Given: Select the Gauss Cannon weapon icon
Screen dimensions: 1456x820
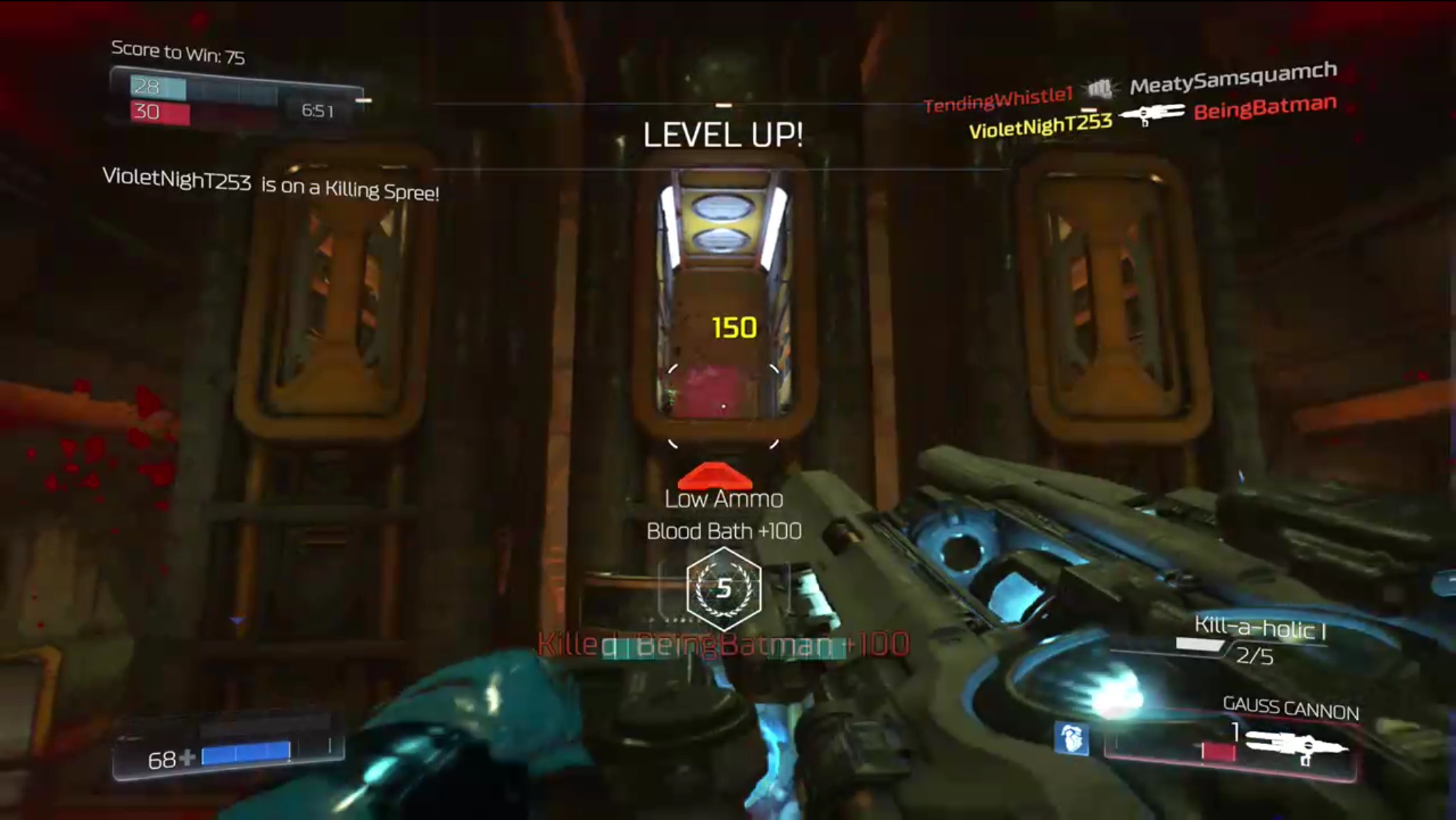Looking at the screenshot, I should point(1295,746).
